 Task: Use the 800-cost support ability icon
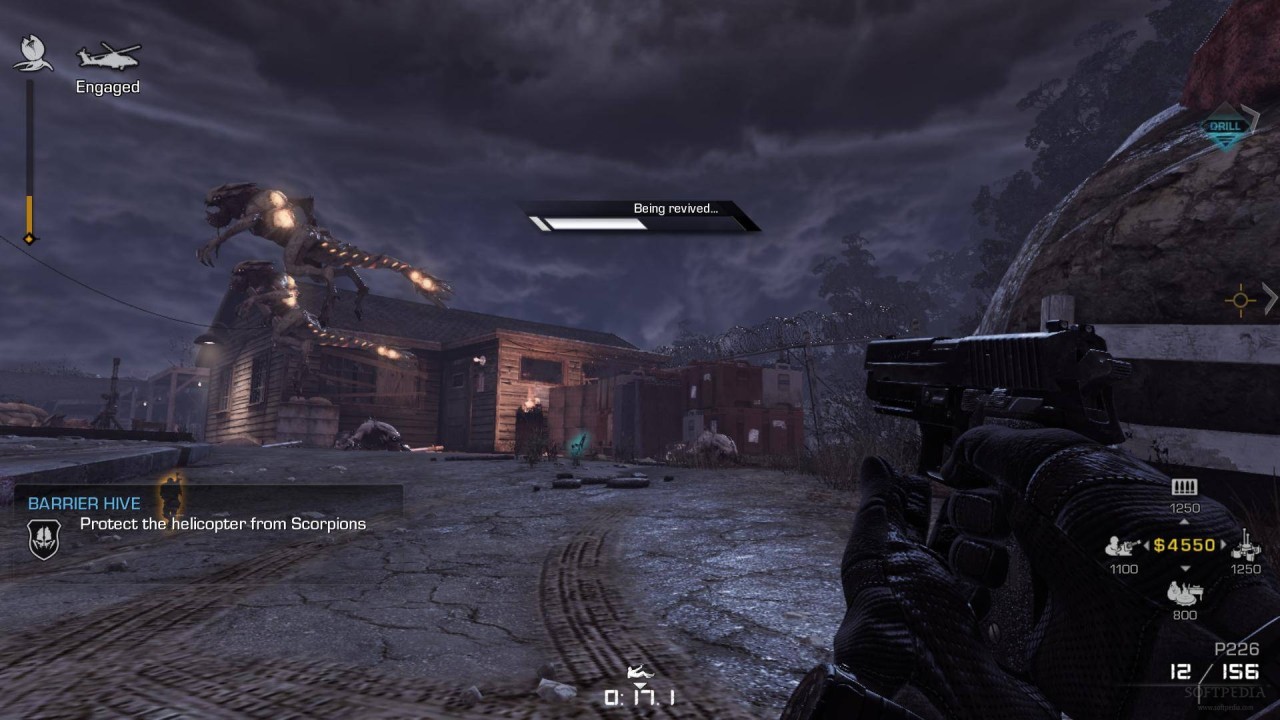pos(1184,592)
